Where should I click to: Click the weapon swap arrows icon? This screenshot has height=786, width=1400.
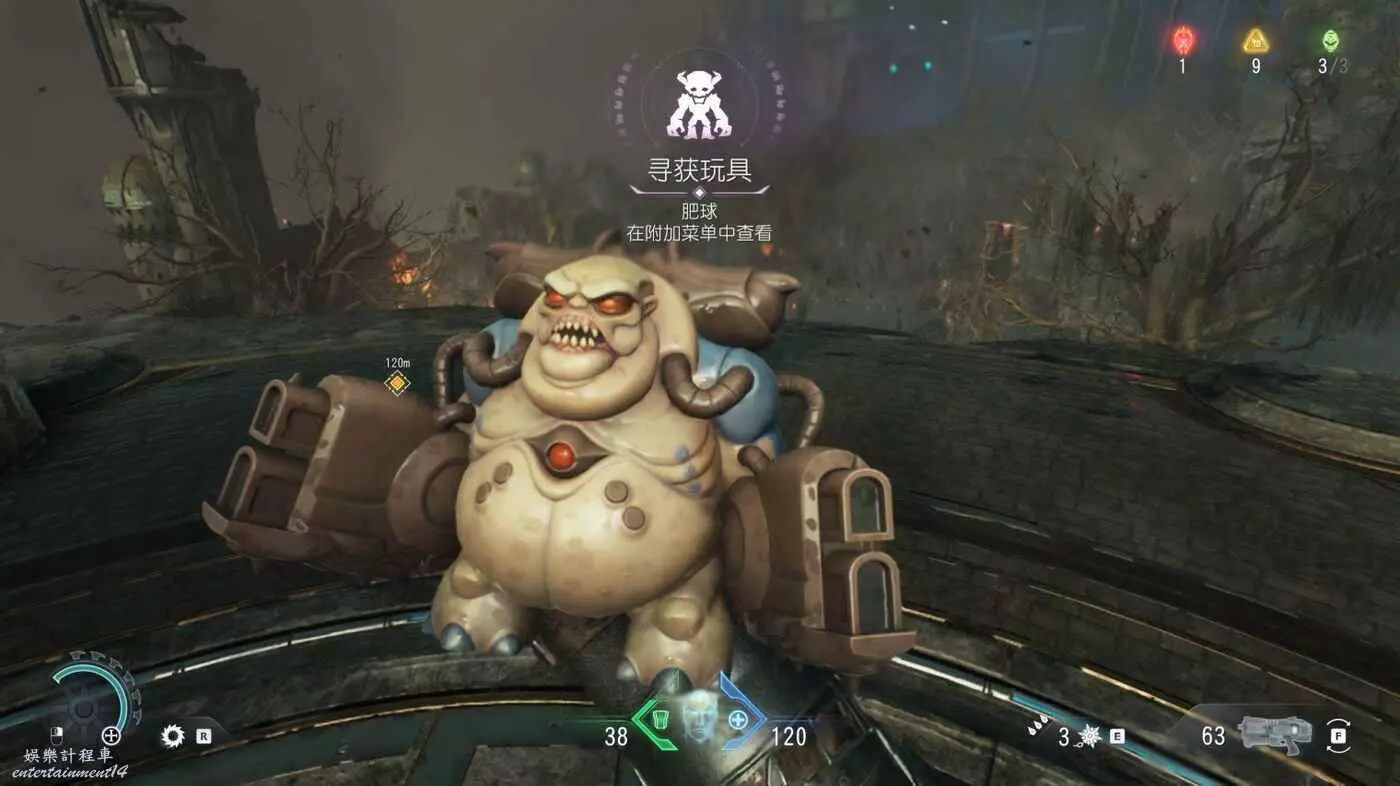click(x=1338, y=736)
